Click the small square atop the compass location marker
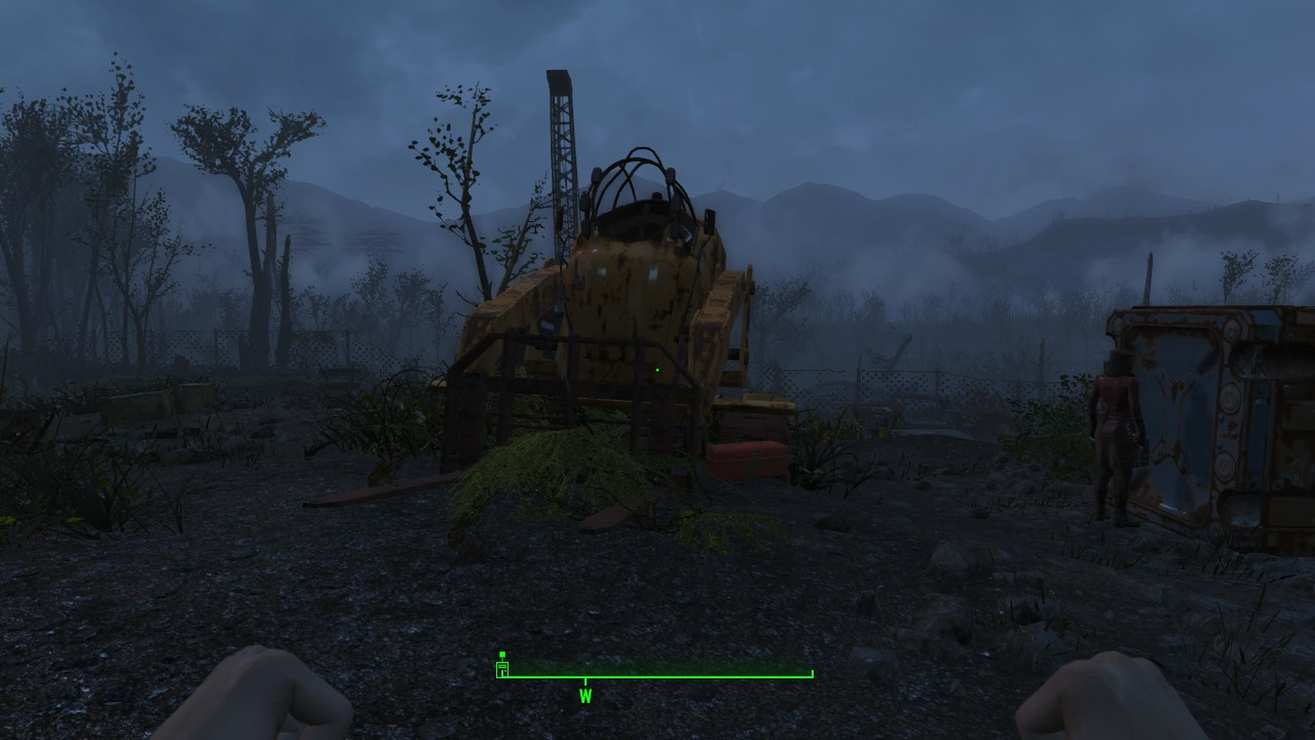 click(502, 653)
